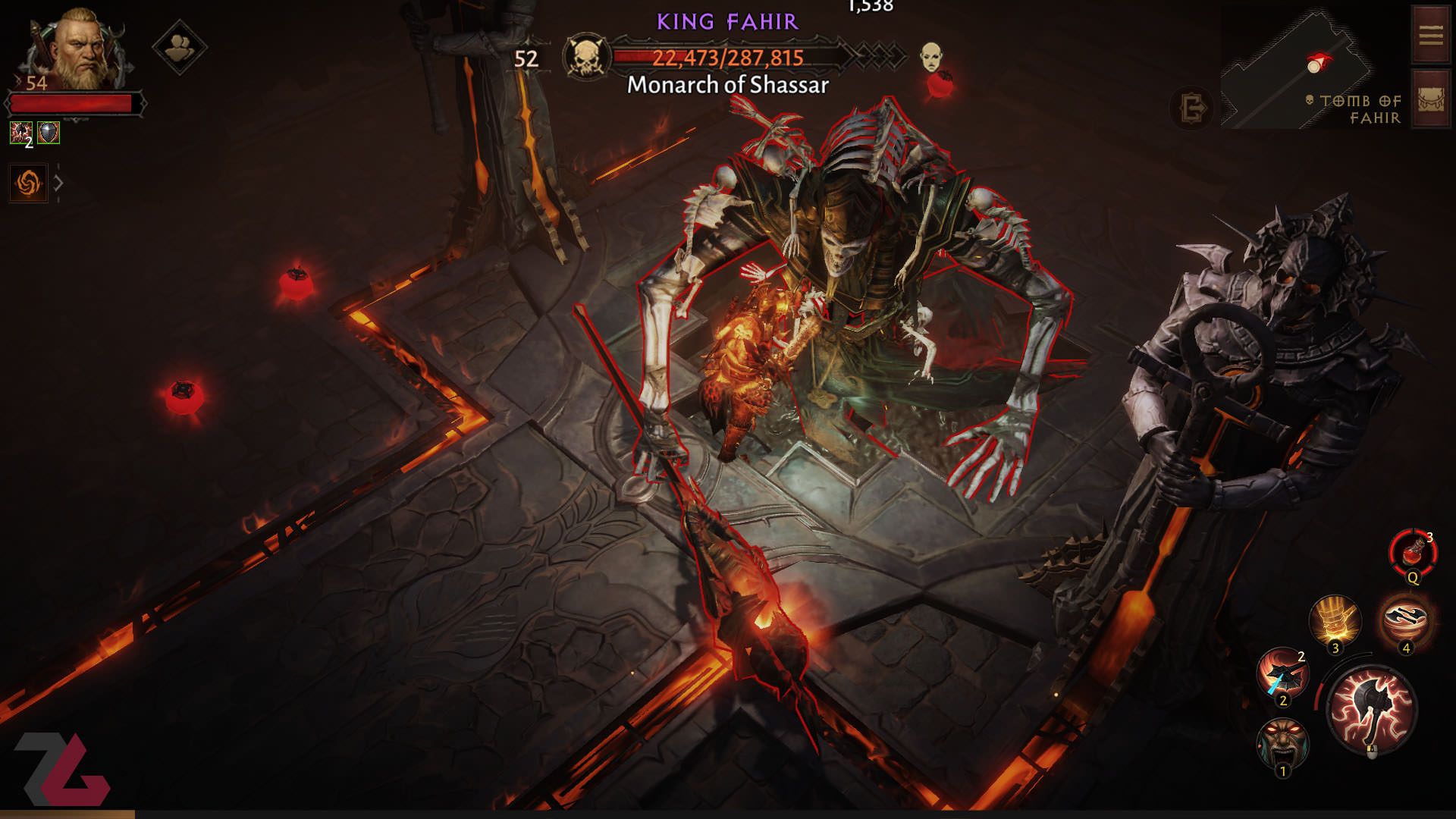This screenshot has height=819, width=1456.
Task: Activate the primary axe attack skill
Action: (1372, 710)
